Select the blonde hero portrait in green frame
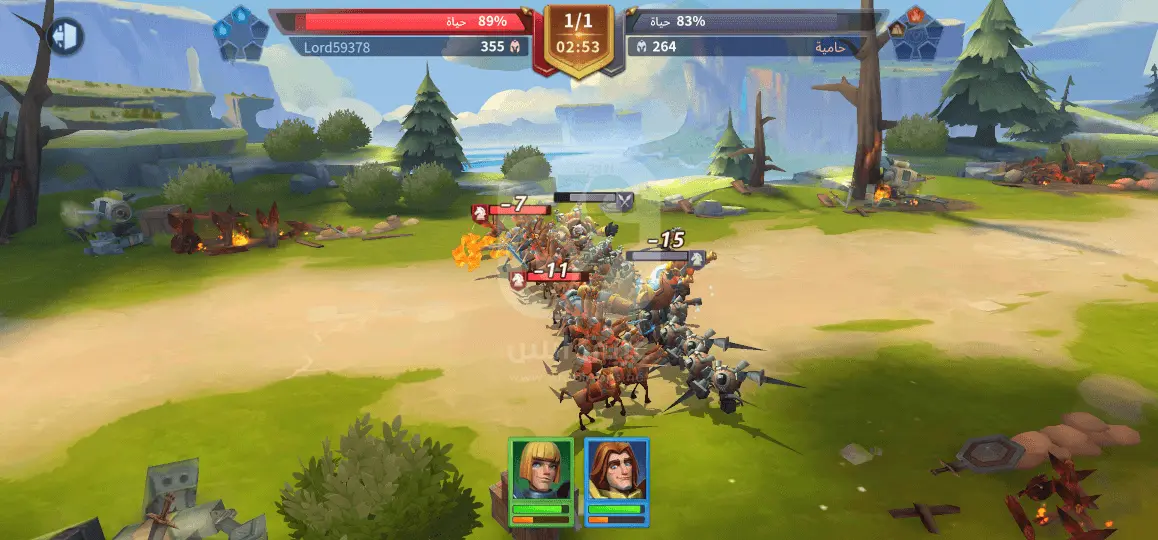The width and height of the screenshot is (1158, 540). [541, 472]
